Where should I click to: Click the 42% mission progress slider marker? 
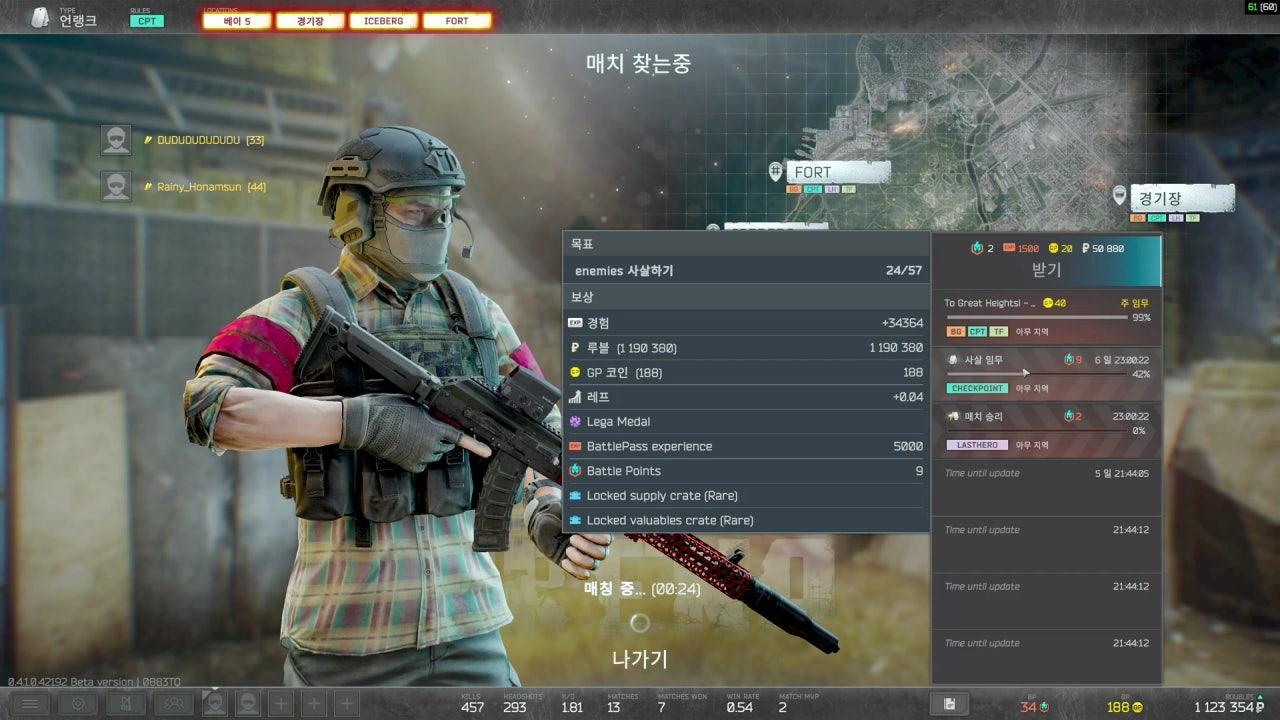click(x=1025, y=372)
